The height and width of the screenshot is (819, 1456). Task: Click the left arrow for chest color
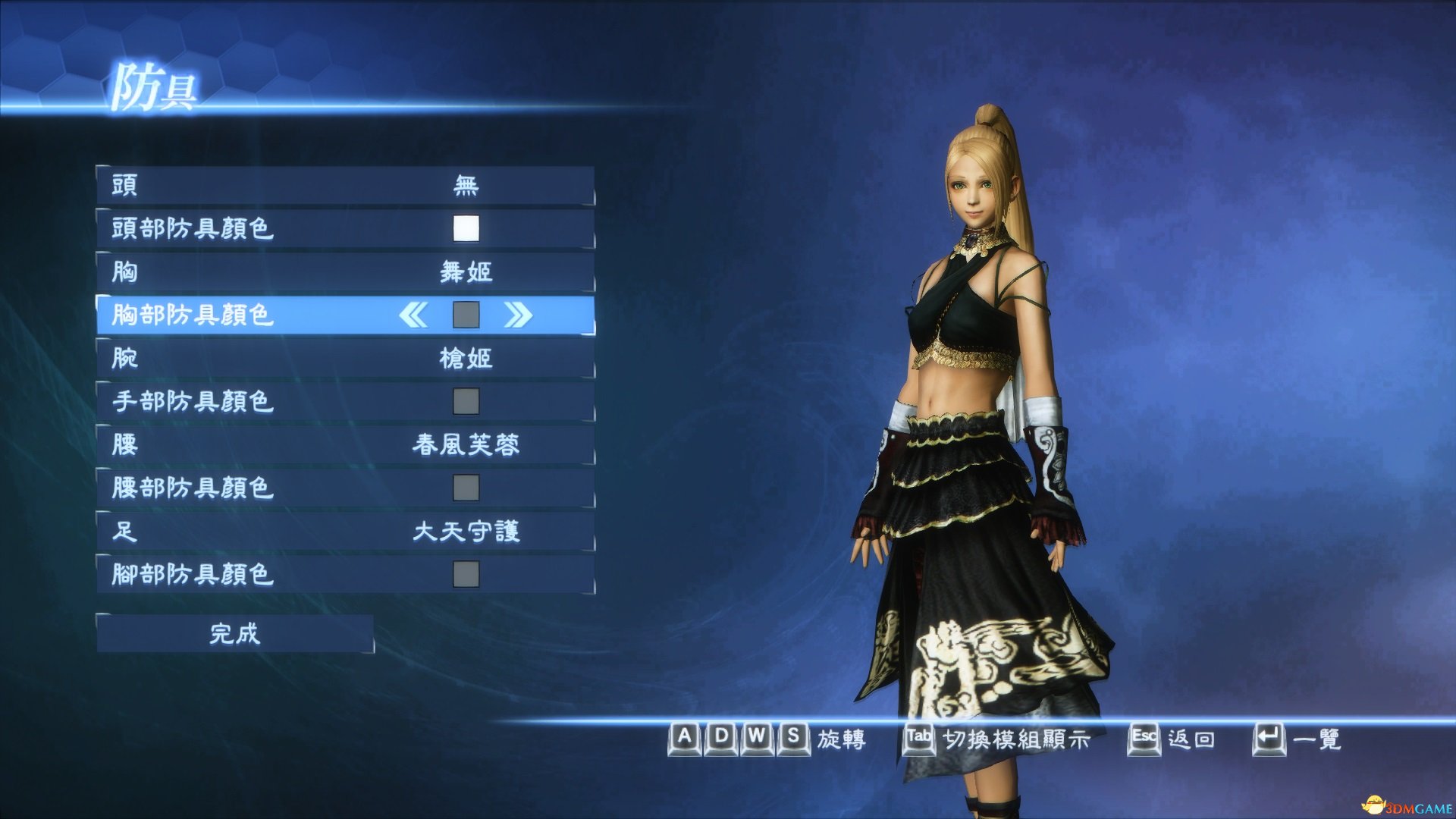coord(413,315)
